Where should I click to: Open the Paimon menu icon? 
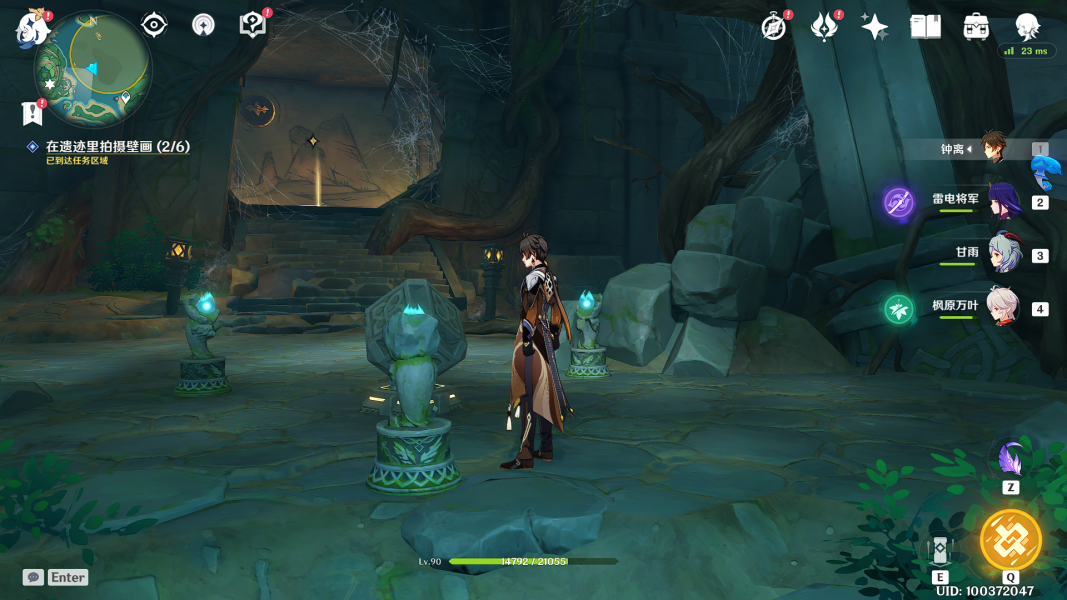(x=32, y=28)
